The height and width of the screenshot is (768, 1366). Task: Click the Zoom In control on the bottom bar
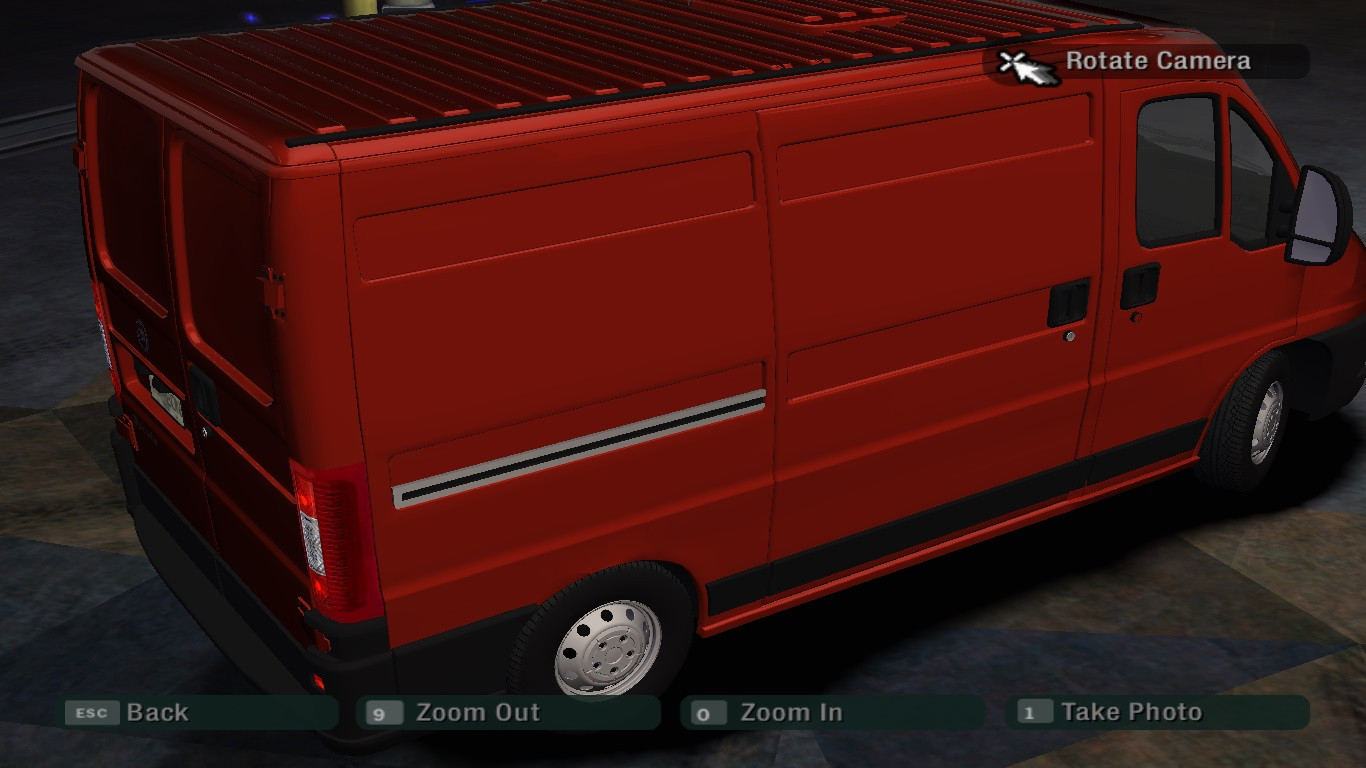click(x=790, y=712)
